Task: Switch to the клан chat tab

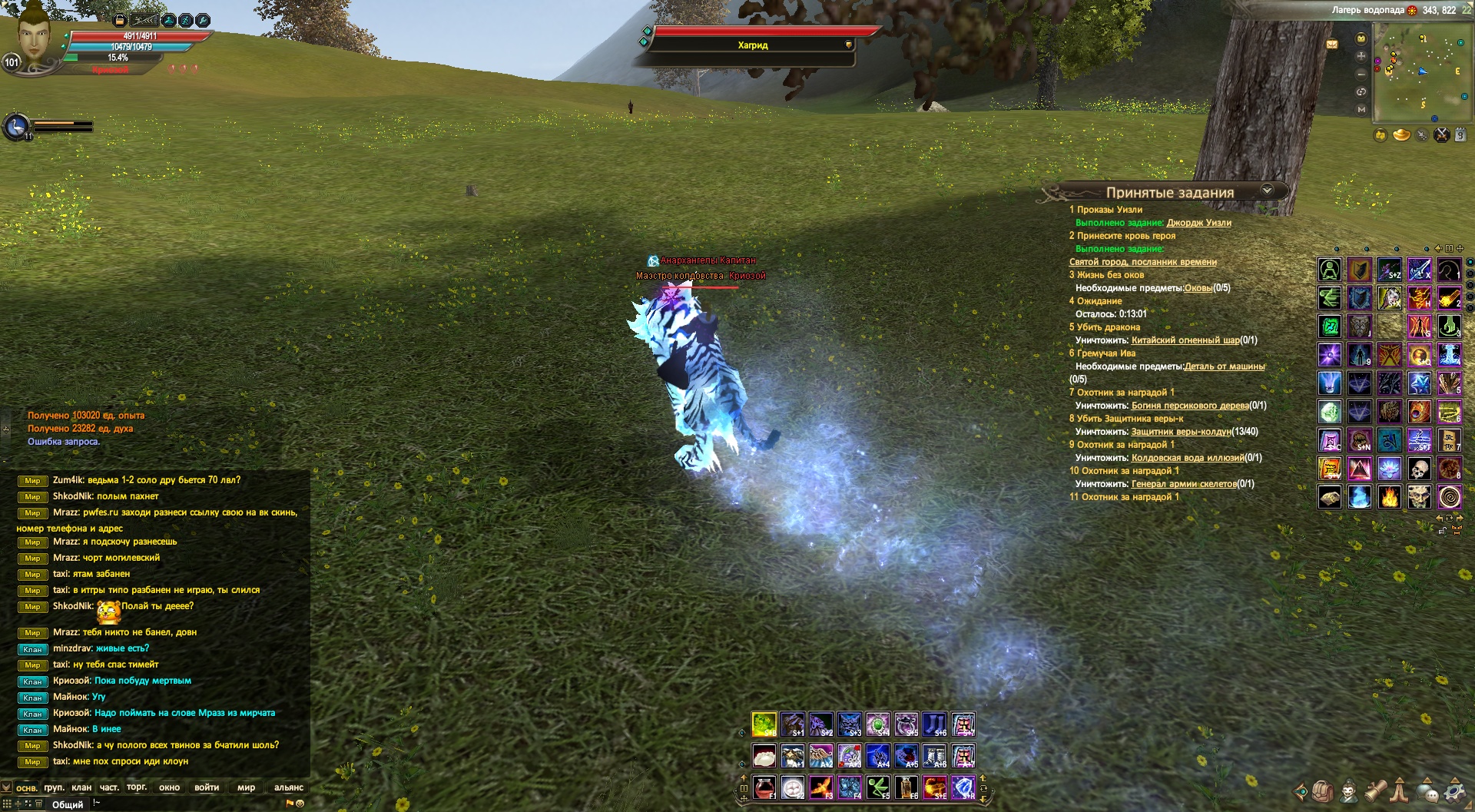Action: coord(81,787)
